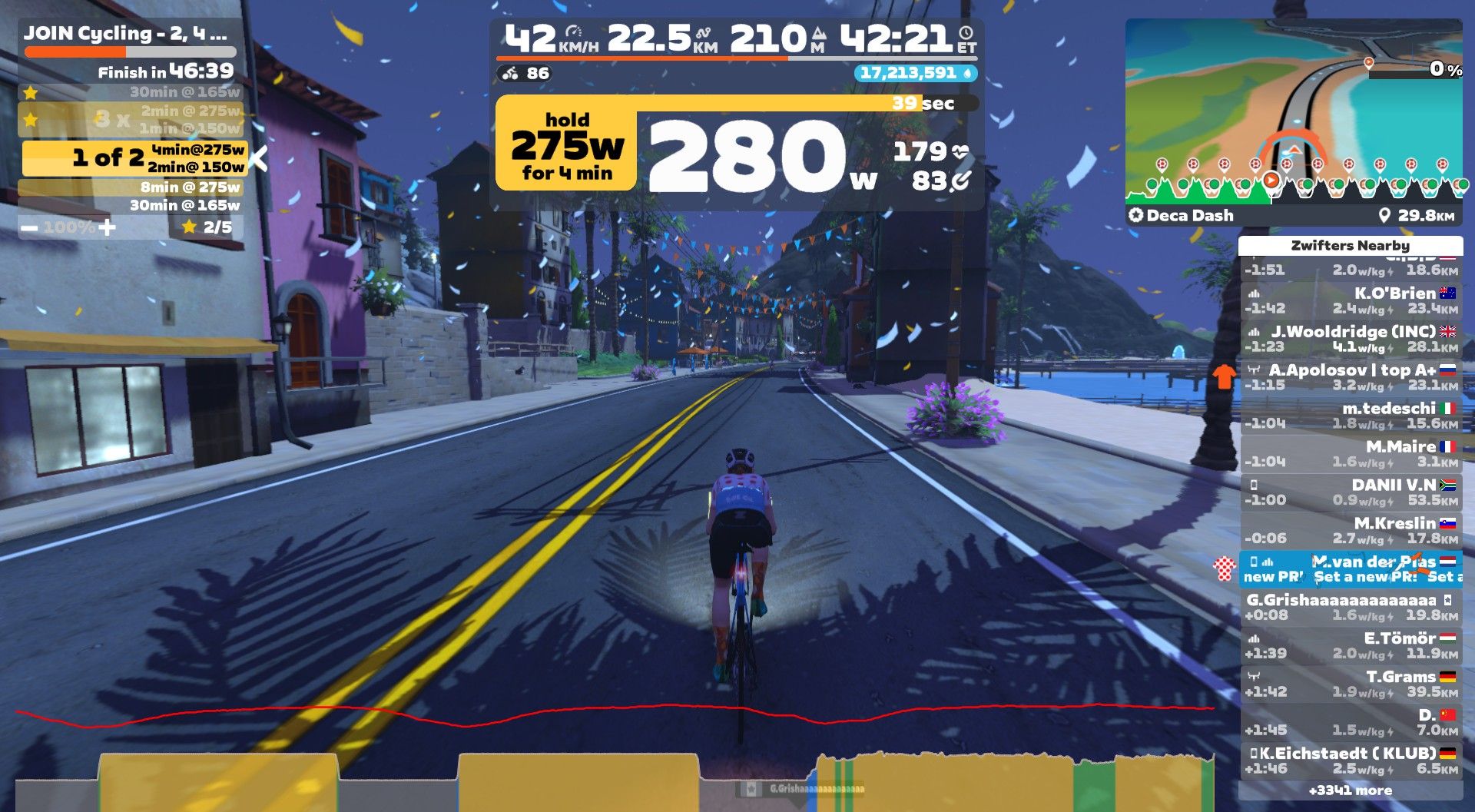Pick K.Eichstaedt ( KLUB) from the list
The width and height of the screenshot is (1475, 812).
(x=1351, y=761)
